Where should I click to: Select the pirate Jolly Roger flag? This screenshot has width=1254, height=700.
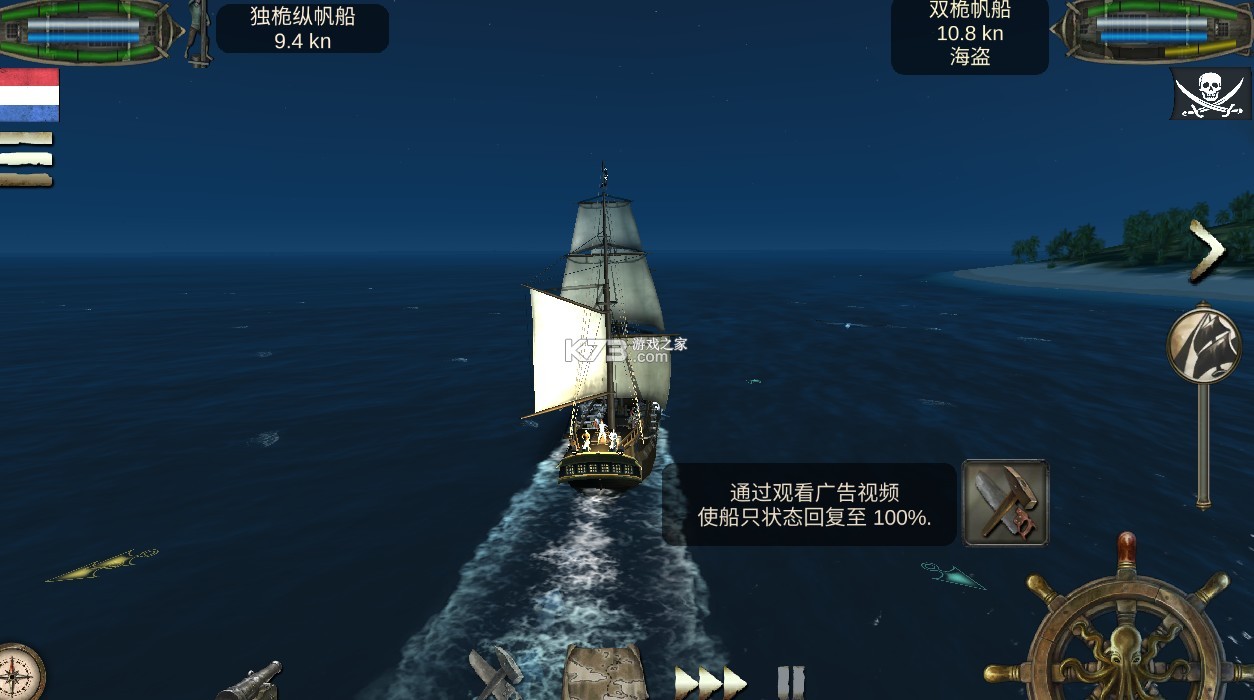tap(1211, 95)
